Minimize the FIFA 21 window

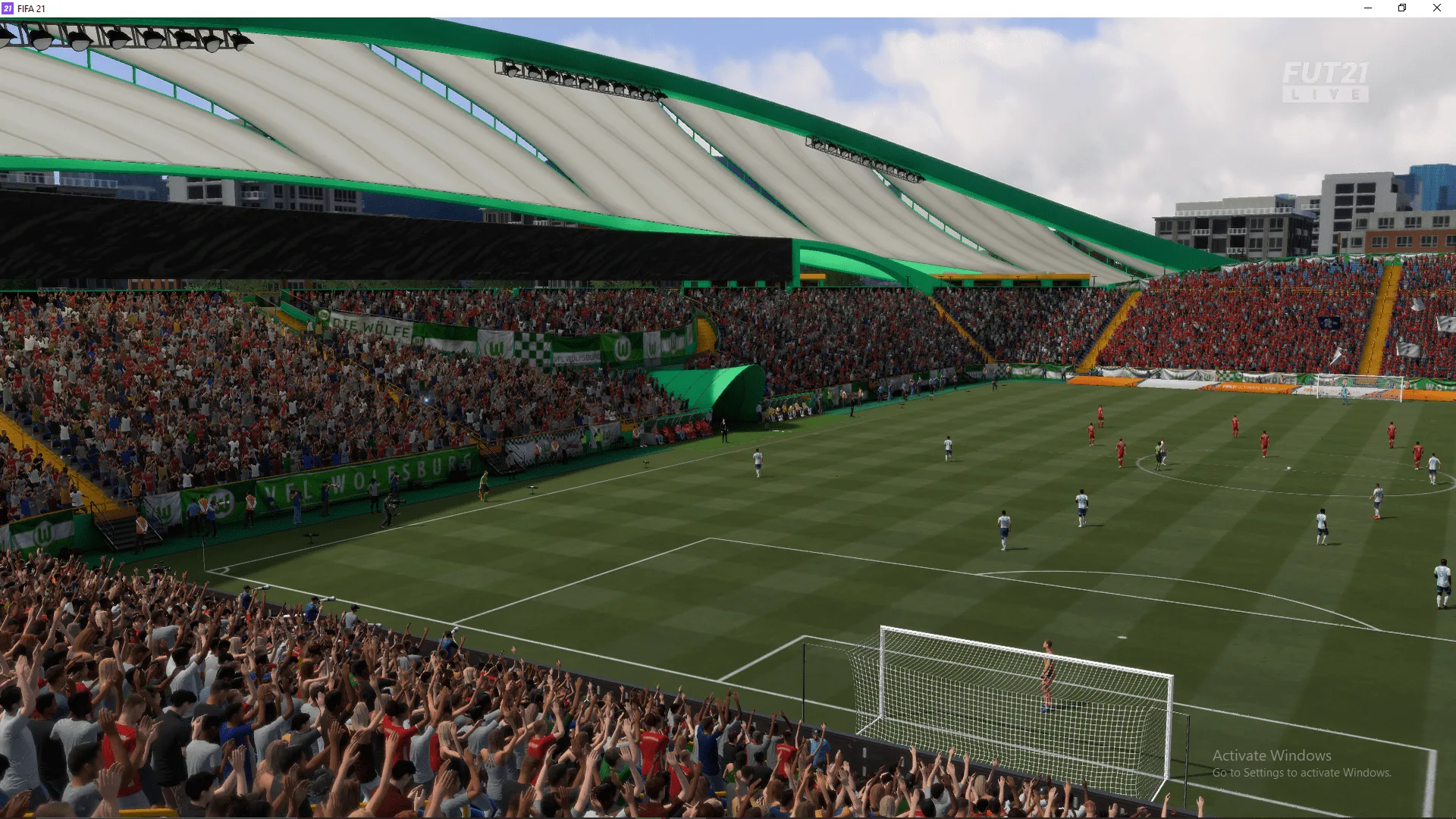pos(1368,8)
